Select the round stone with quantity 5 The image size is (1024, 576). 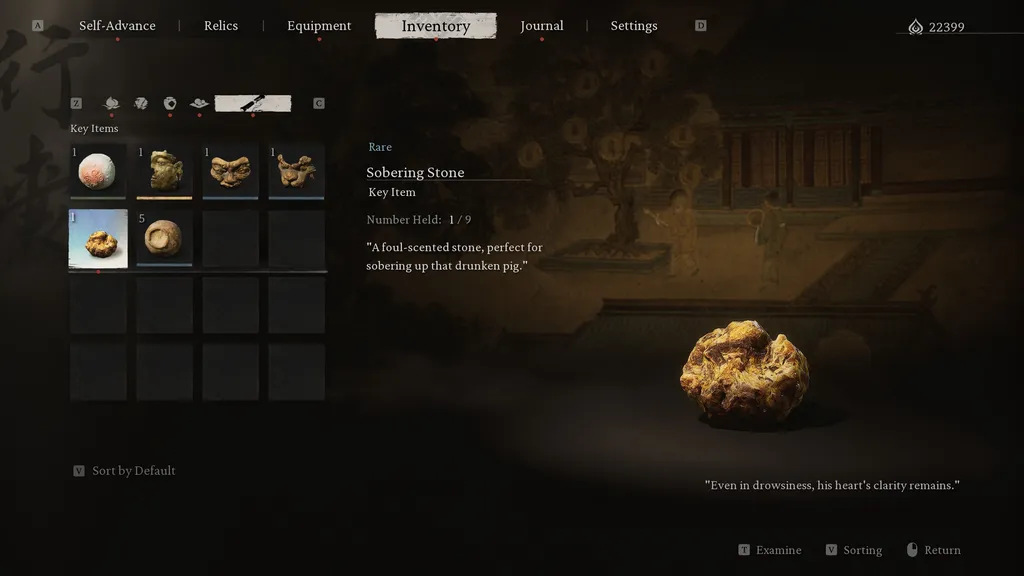point(164,238)
